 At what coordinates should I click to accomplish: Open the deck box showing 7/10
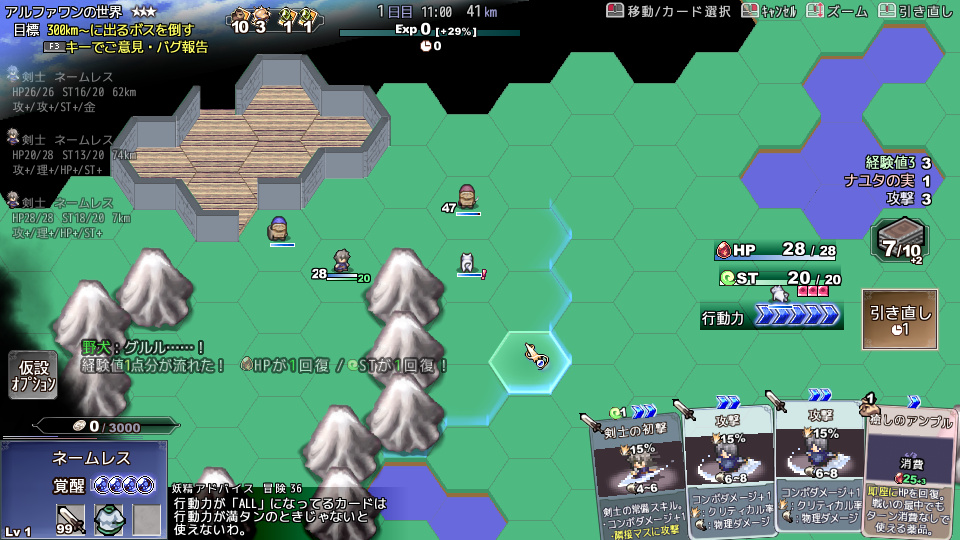coord(899,243)
